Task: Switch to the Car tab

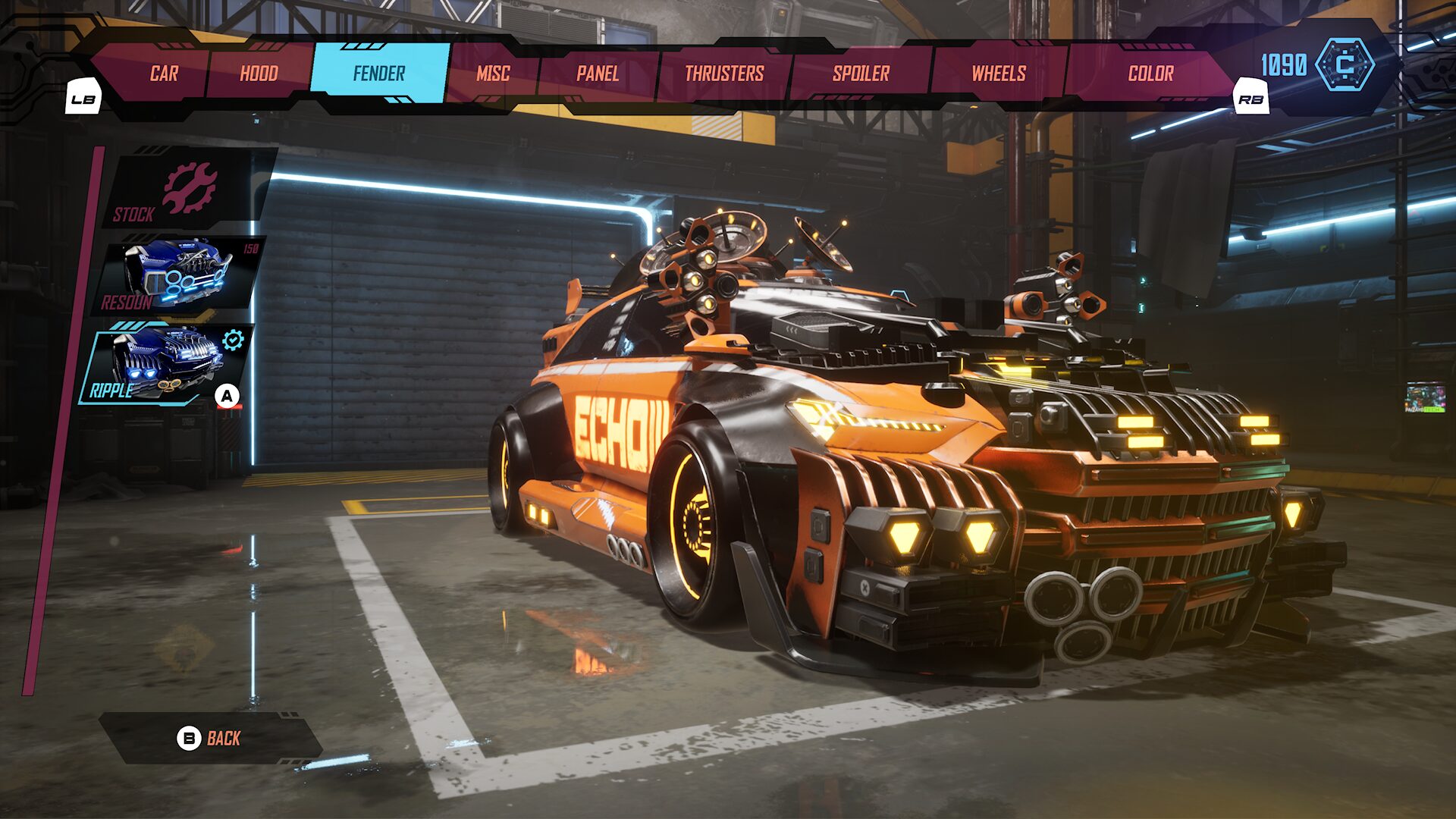Action: pos(164,73)
